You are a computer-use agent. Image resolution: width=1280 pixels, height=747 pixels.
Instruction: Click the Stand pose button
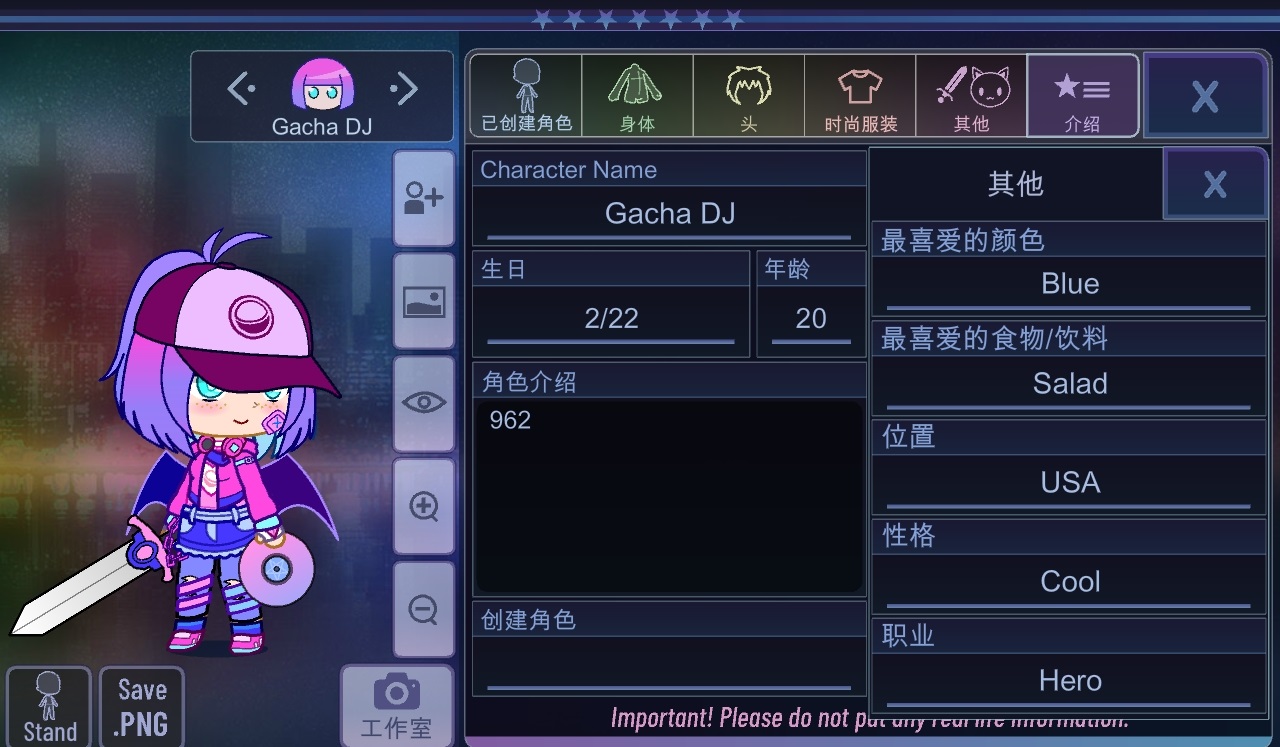(x=48, y=706)
